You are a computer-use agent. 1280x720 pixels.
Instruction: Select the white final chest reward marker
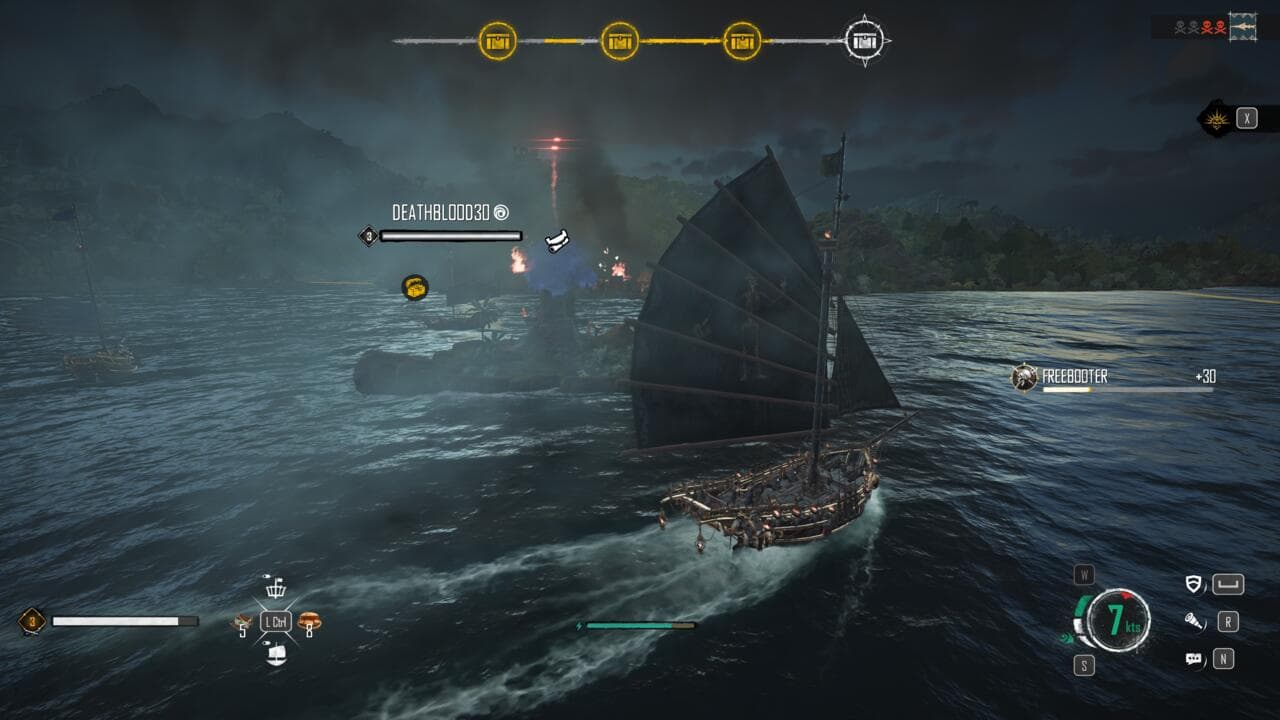866,41
